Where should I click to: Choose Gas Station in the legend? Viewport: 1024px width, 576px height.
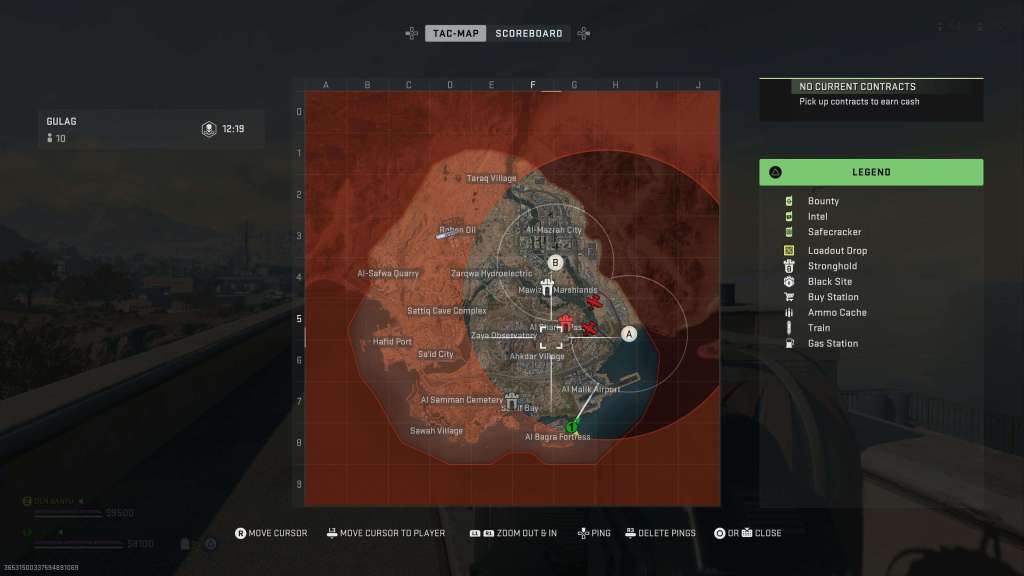[x=832, y=344]
